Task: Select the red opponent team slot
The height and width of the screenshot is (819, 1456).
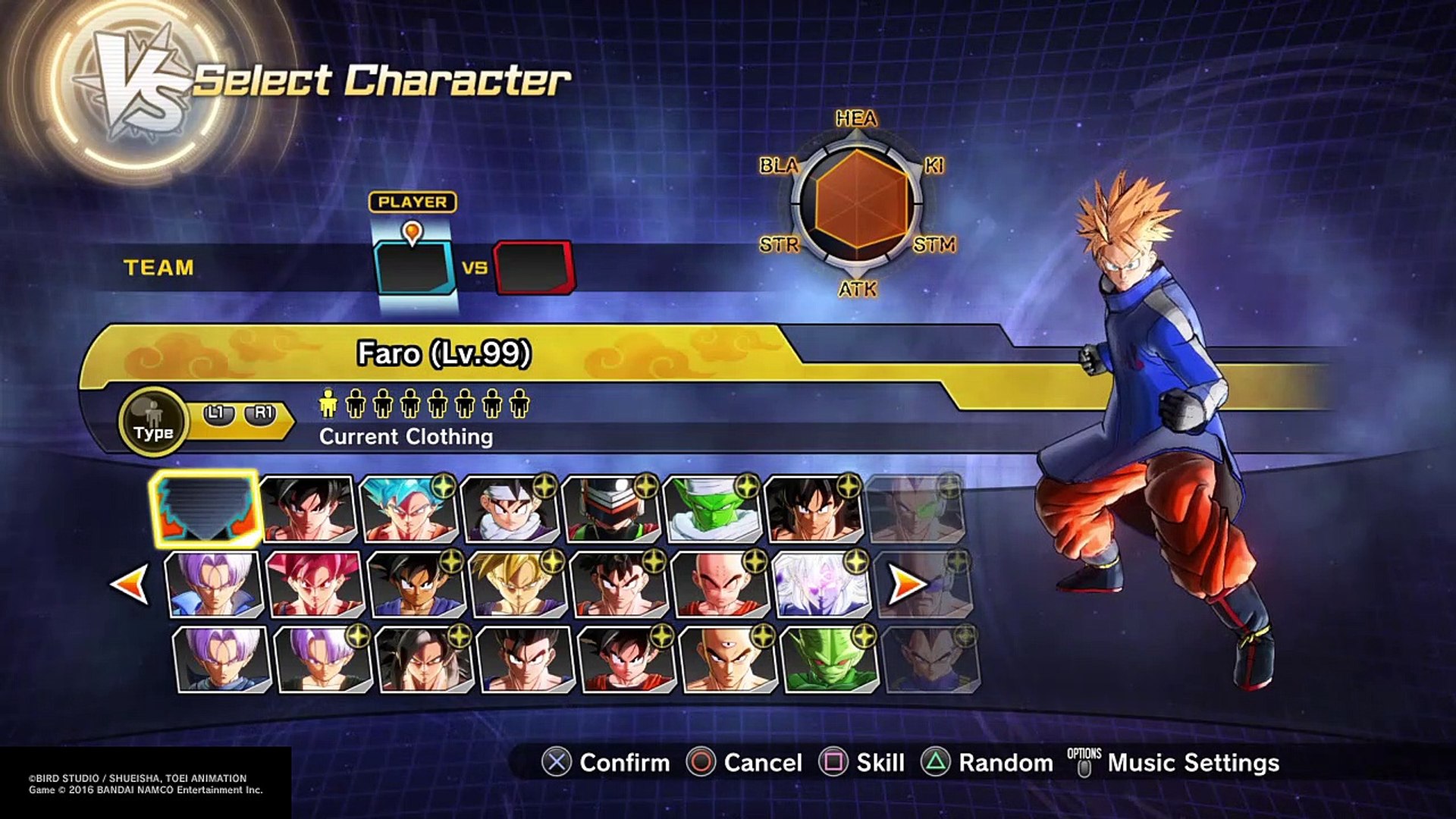Action: (534, 268)
